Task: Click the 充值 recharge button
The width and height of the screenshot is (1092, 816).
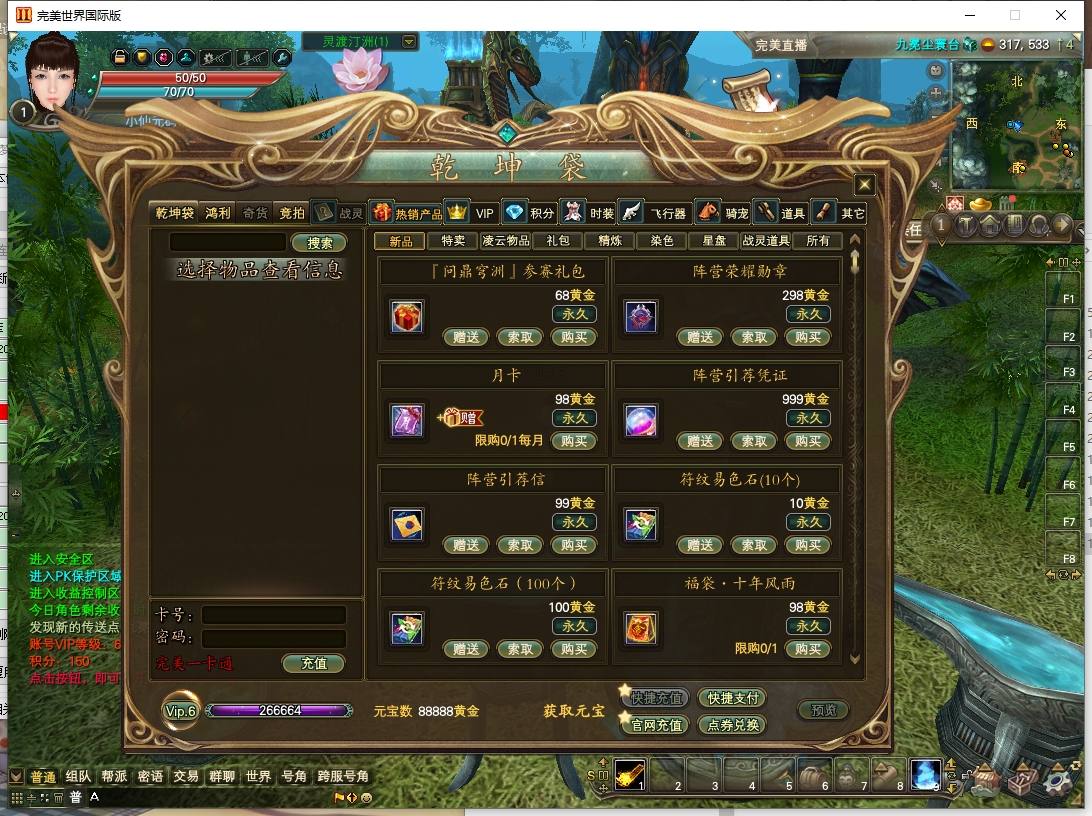Action: coord(314,663)
